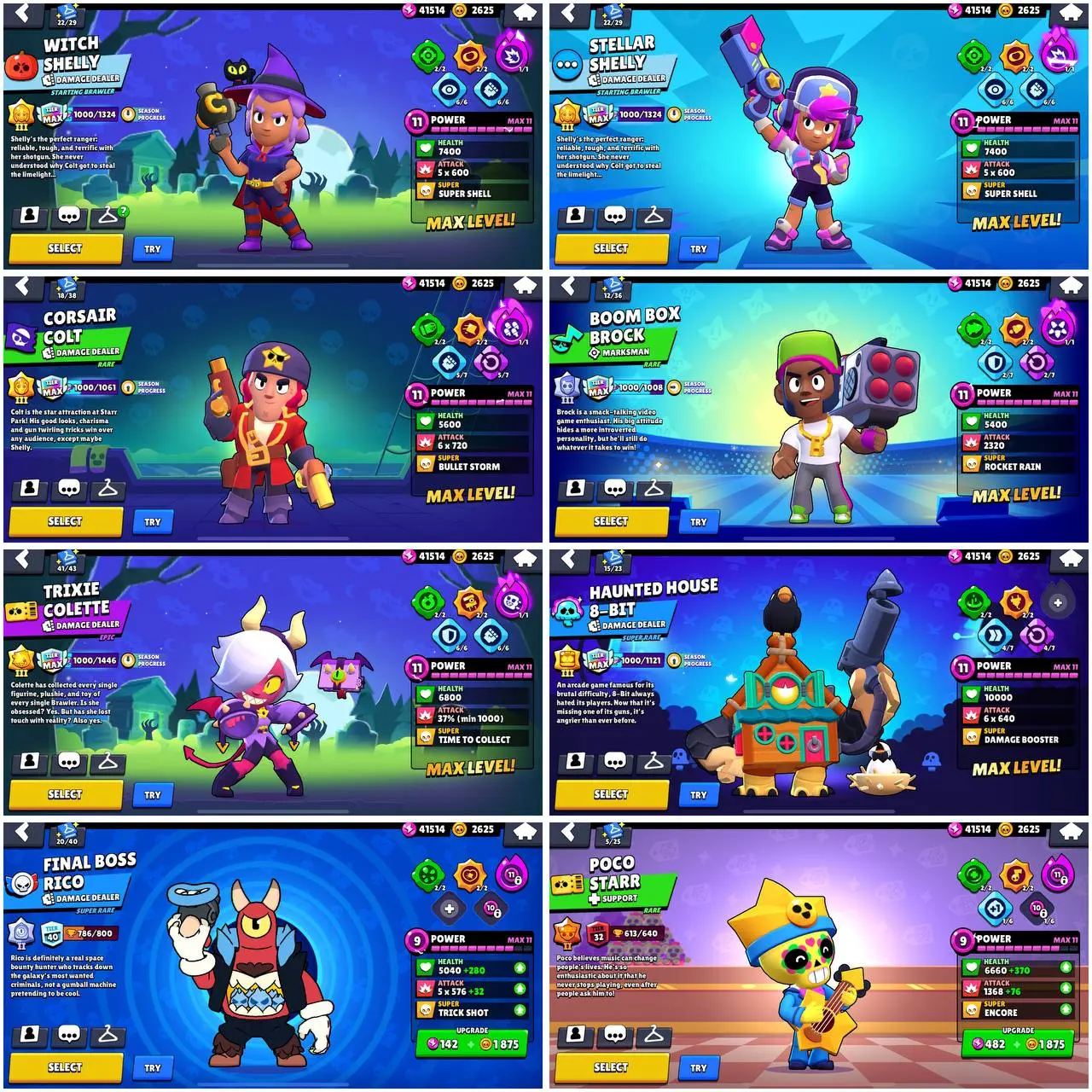The height and width of the screenshot is (1092, 1092).
Task: View Witch Shelly's Super Shell super icon
Action: [425, 192]
